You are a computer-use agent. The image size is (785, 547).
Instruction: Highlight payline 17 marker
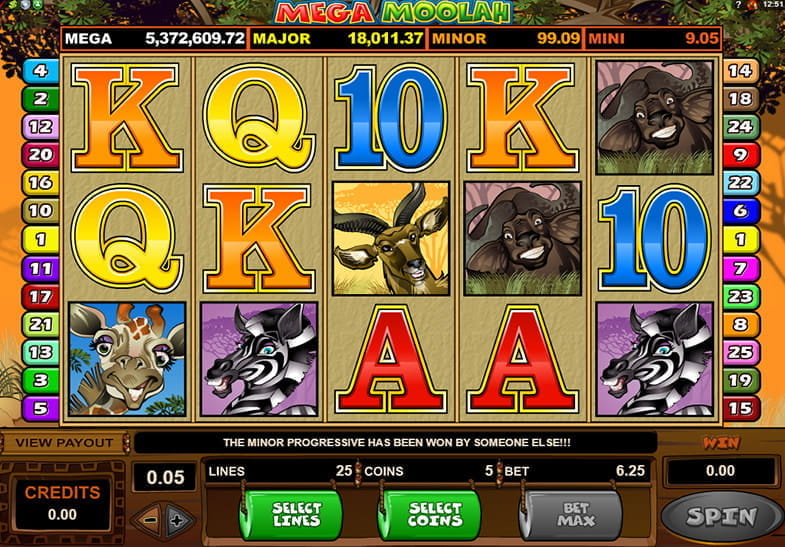[40, 296]
